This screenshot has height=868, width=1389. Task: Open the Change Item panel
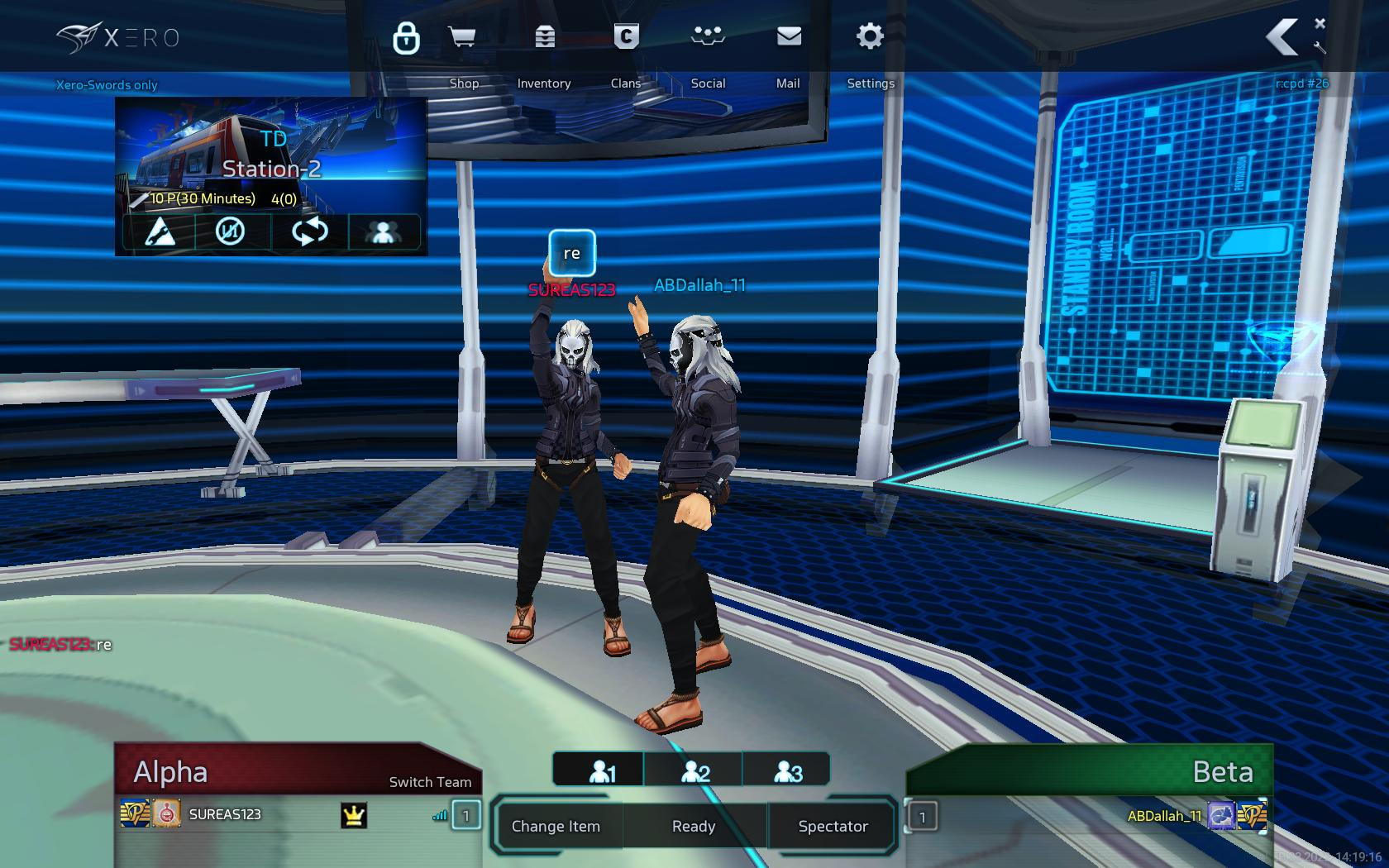point(556,826)
